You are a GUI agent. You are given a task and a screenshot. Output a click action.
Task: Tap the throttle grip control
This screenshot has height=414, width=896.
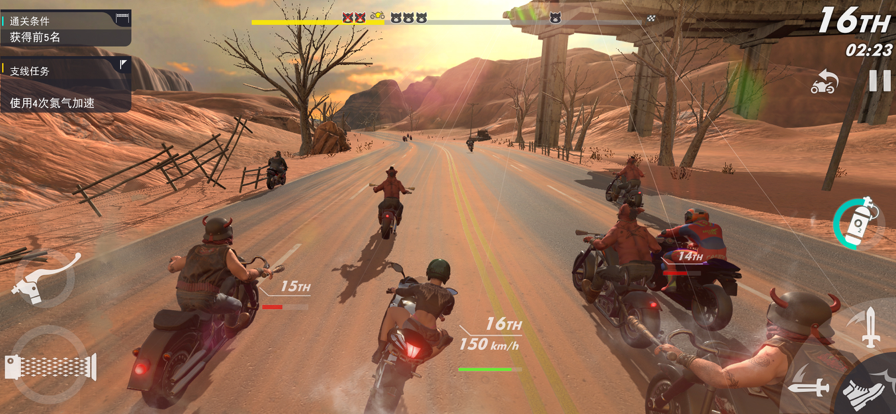[50, 365]
